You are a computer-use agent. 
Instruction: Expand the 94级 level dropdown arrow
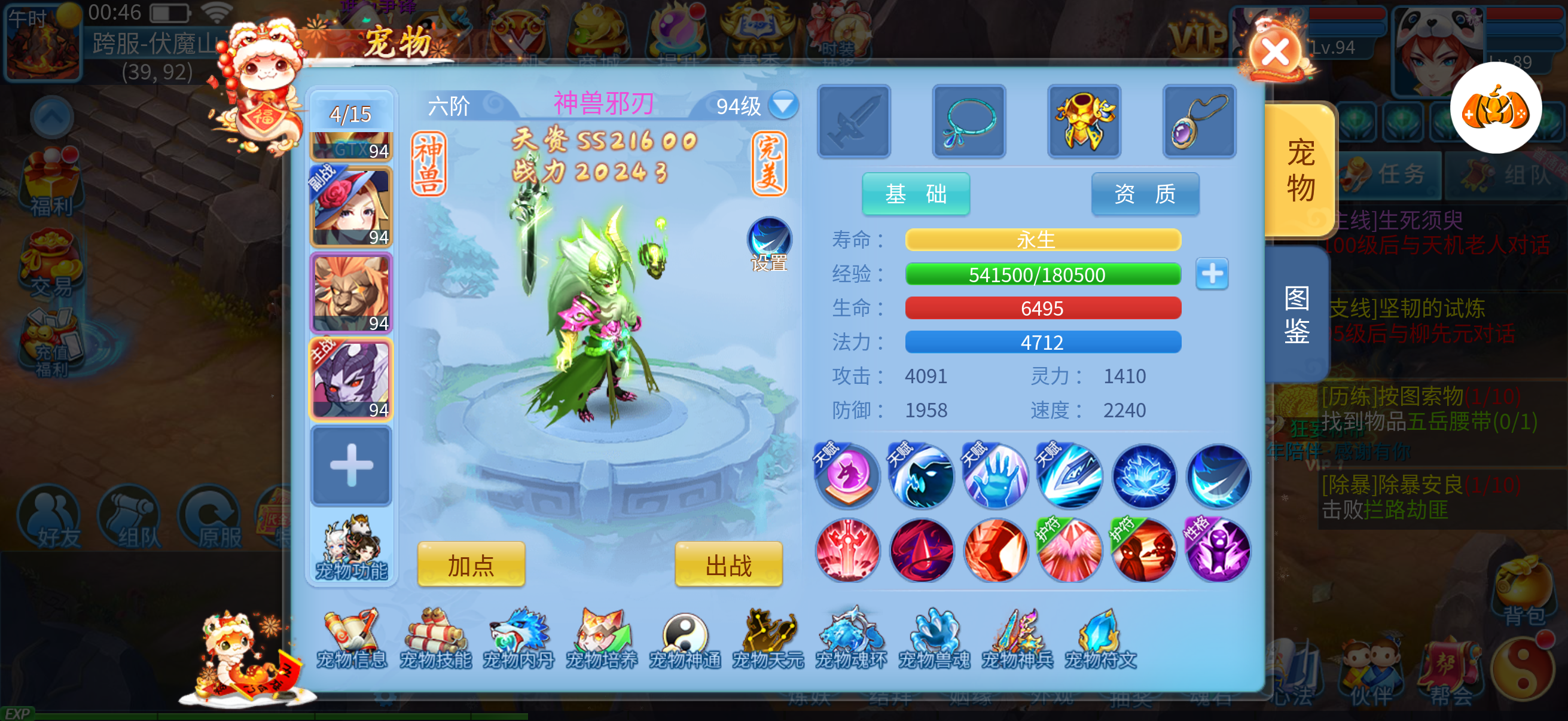pos(783,105)
